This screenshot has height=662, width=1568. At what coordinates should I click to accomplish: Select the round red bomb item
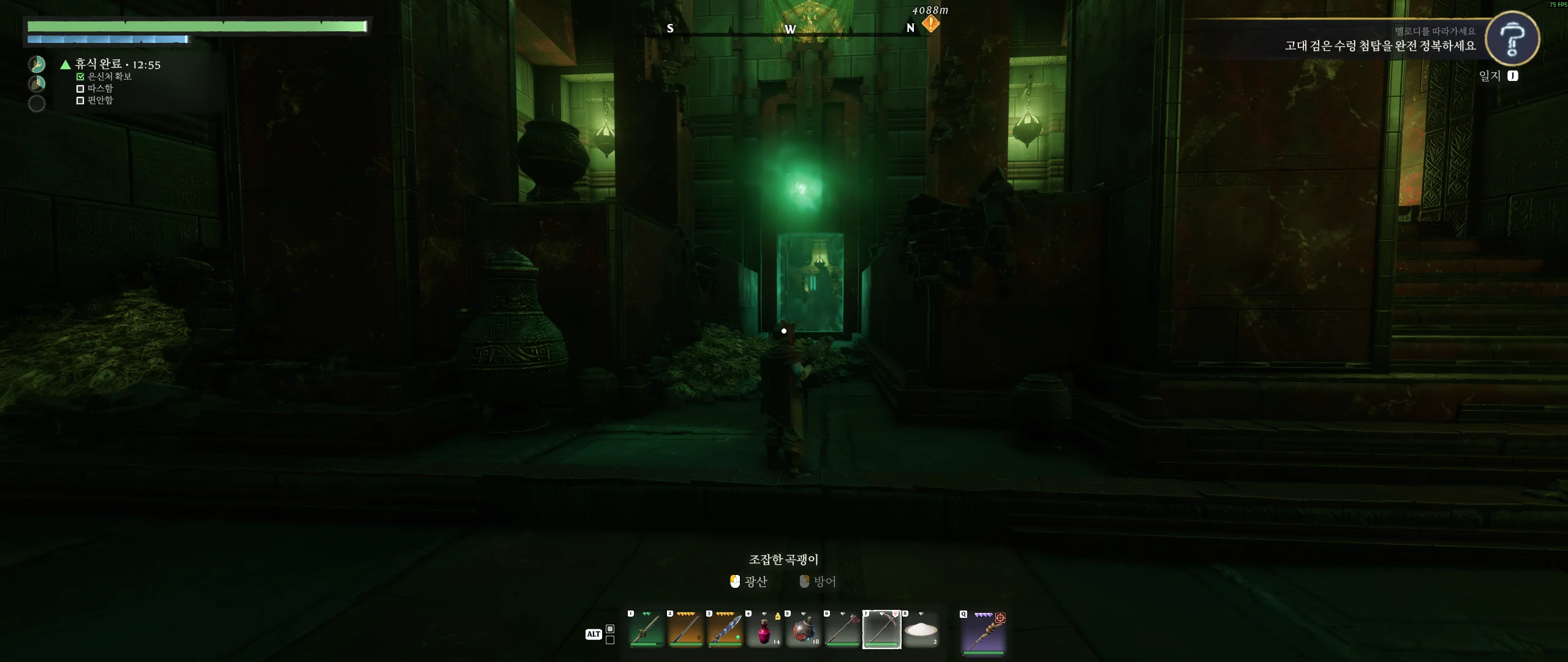pyautogui.click(x=803, y=630)
